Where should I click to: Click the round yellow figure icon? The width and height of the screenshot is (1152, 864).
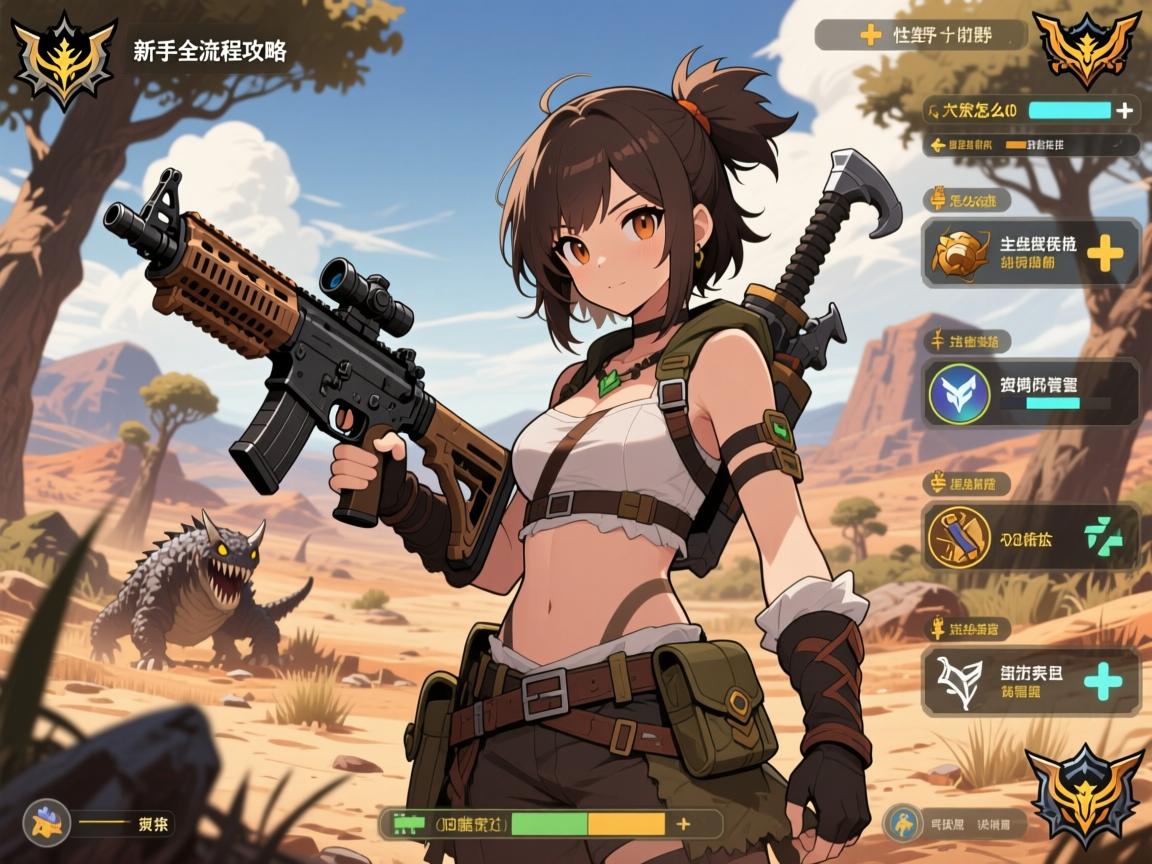click(x=904, y=823)
